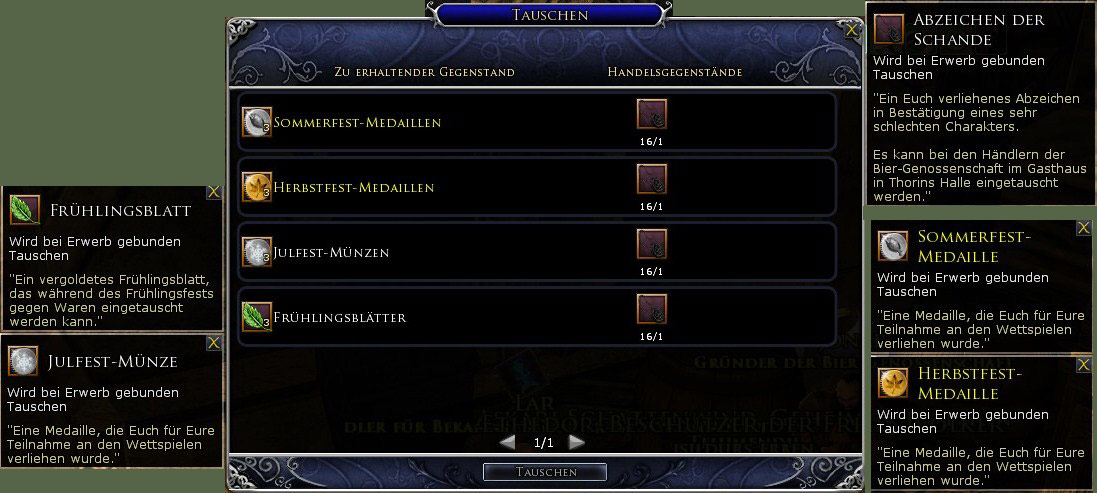This screenshot has width=1097, height=493.
Task: Click the Julfest-Münzen silver coin icon
Action: pyautogui.click(x=257, y=252)
